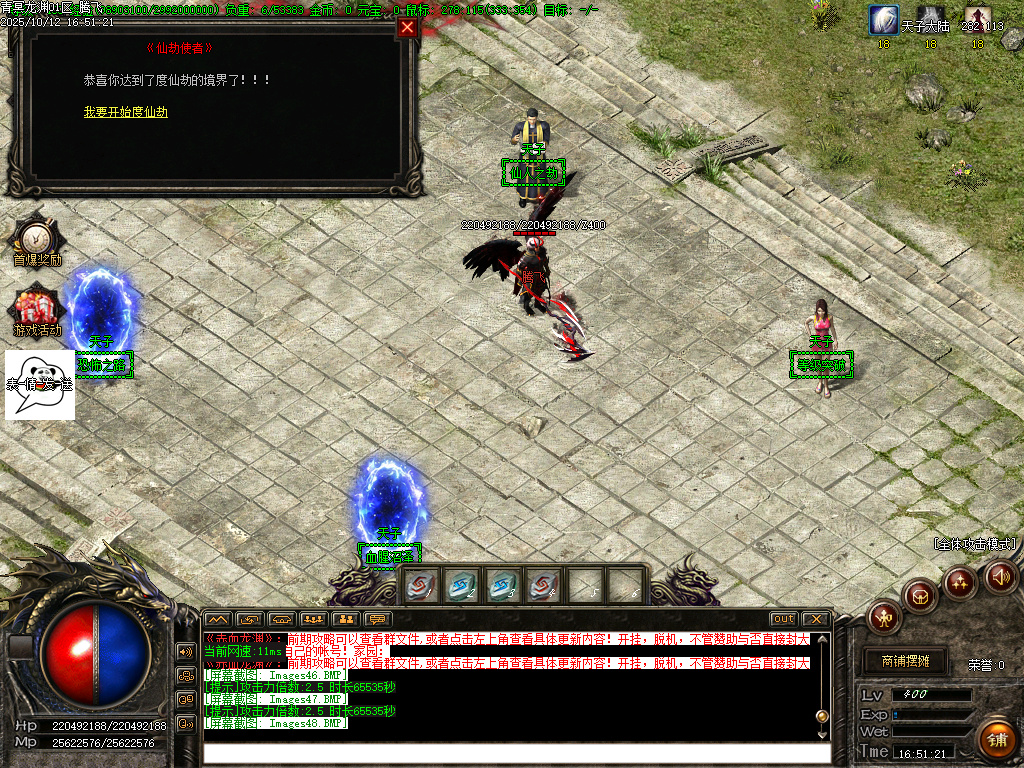Select the white-blue swirl buff icon

[x=883, y=20]
